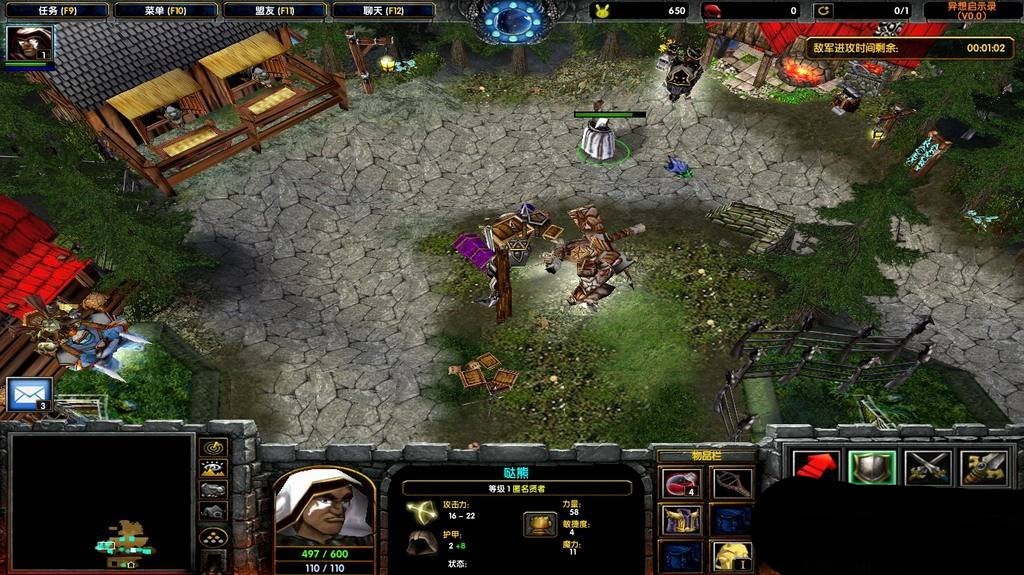
Task: Choose the crossed swords attack command
Action: [927, 467]
